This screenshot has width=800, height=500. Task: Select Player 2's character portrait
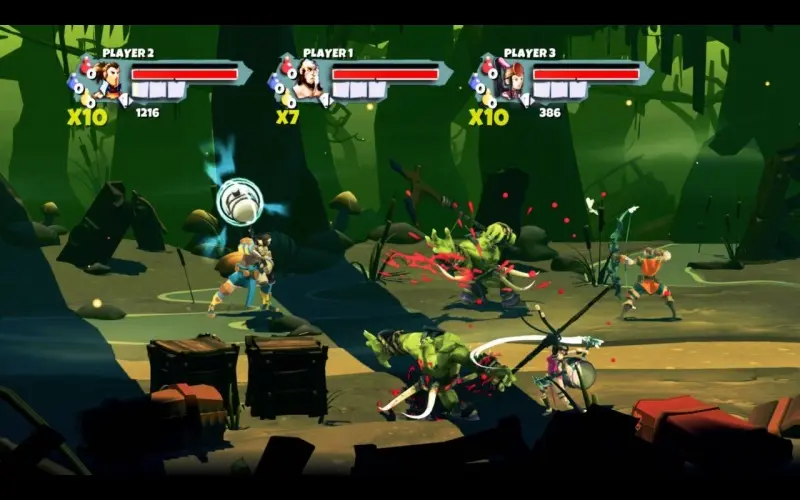pos(108,80)
